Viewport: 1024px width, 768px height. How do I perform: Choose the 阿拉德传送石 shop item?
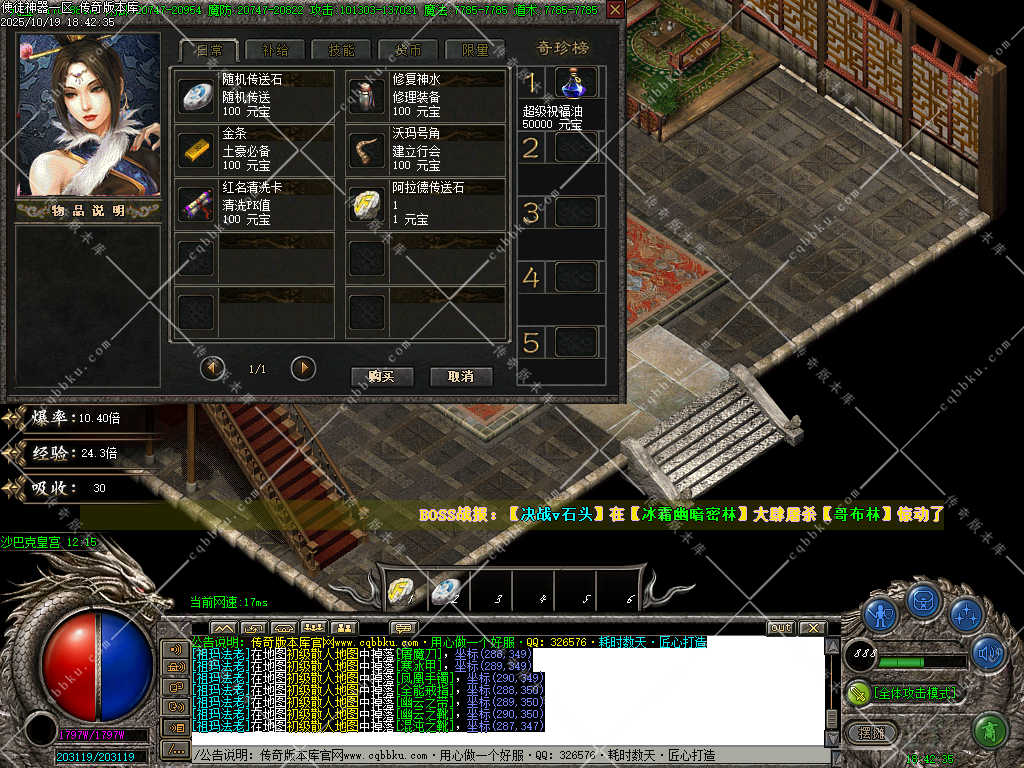366,204
